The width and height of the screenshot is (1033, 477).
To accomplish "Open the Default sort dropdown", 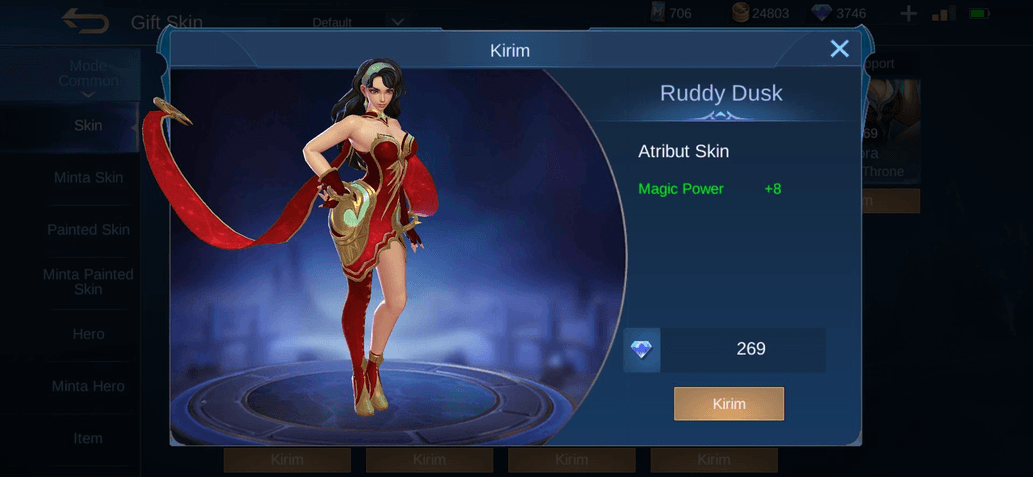I will point(358,22).
